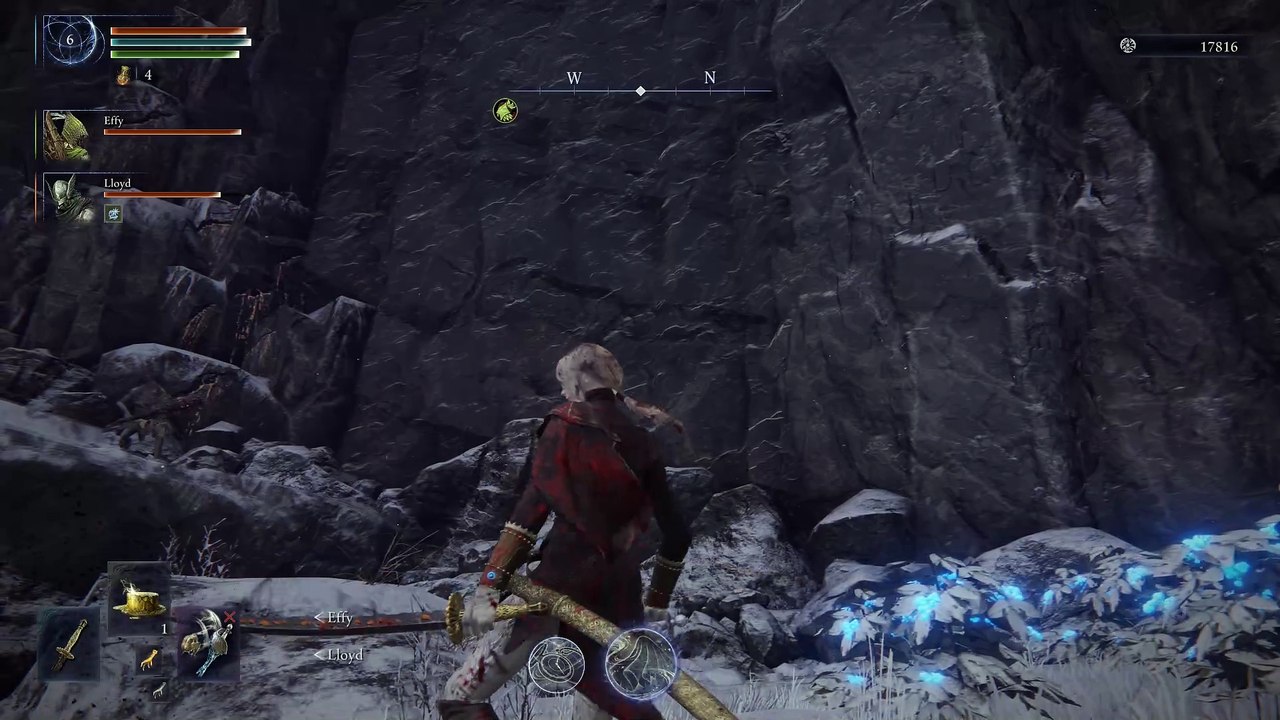Click the small white hand icon
Screen dimensions: 1280x720
pyautogui.click(x=157, y=688)
